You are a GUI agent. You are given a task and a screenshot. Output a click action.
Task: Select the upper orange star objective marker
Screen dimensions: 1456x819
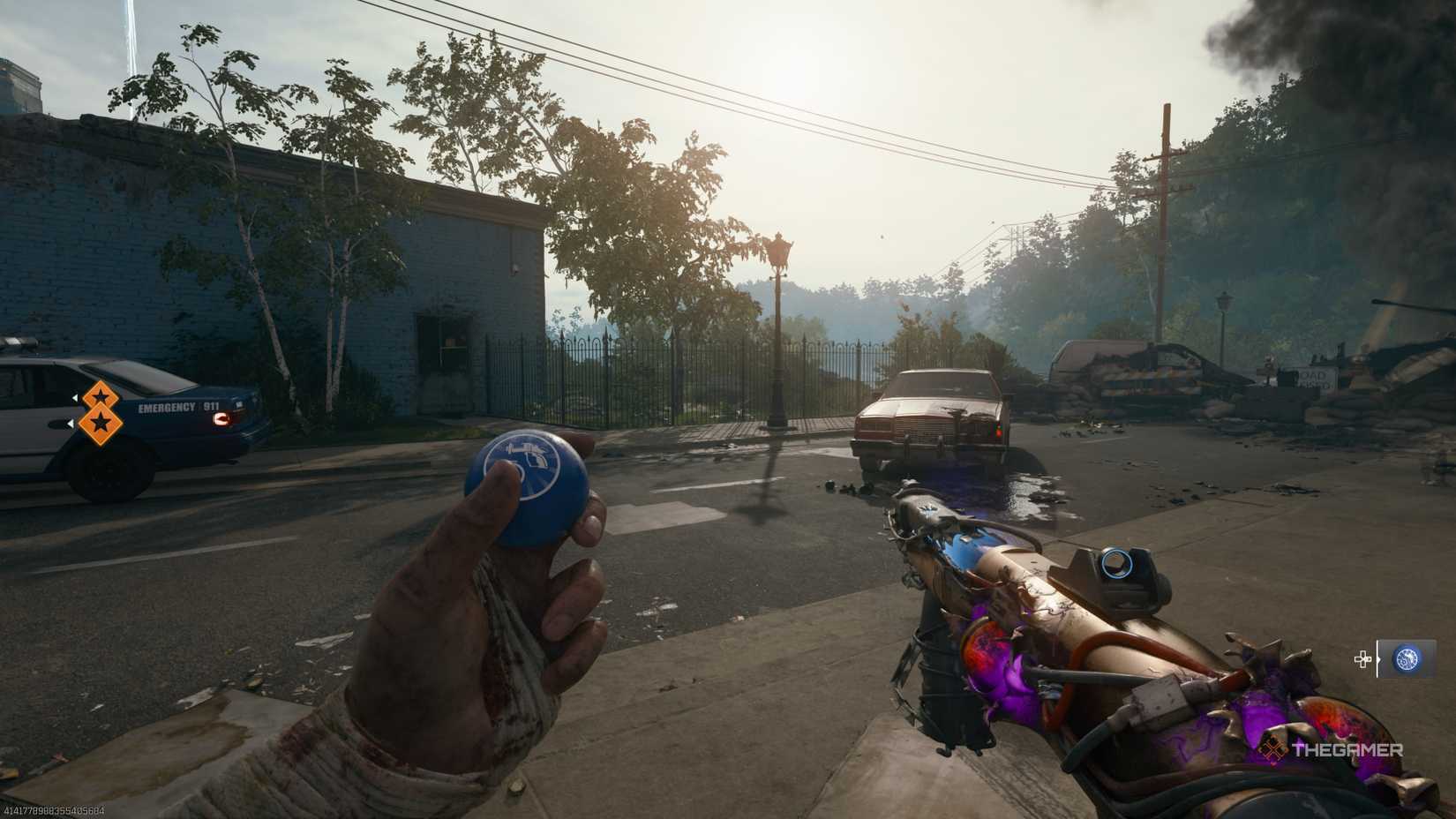(101, 395)
